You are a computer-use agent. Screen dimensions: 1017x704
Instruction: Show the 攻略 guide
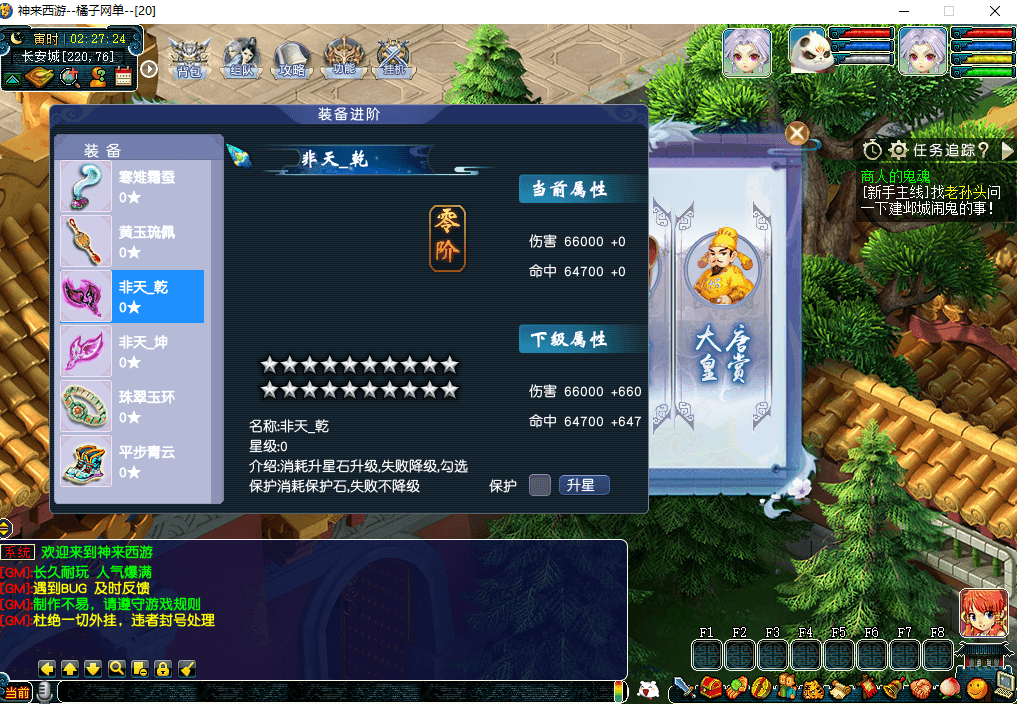(292, 59)
